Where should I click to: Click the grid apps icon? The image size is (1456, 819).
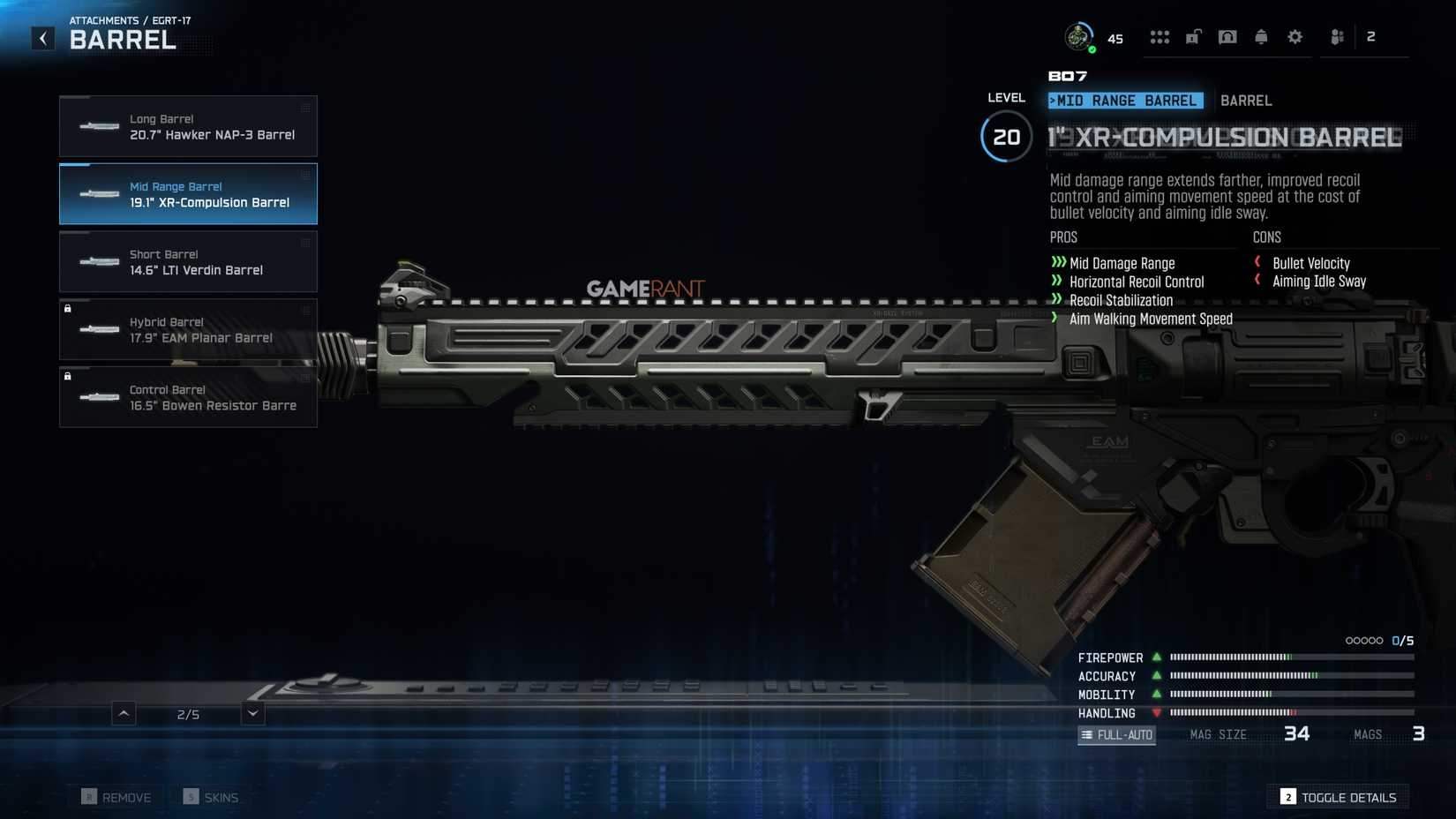[x=1160, y=36]
